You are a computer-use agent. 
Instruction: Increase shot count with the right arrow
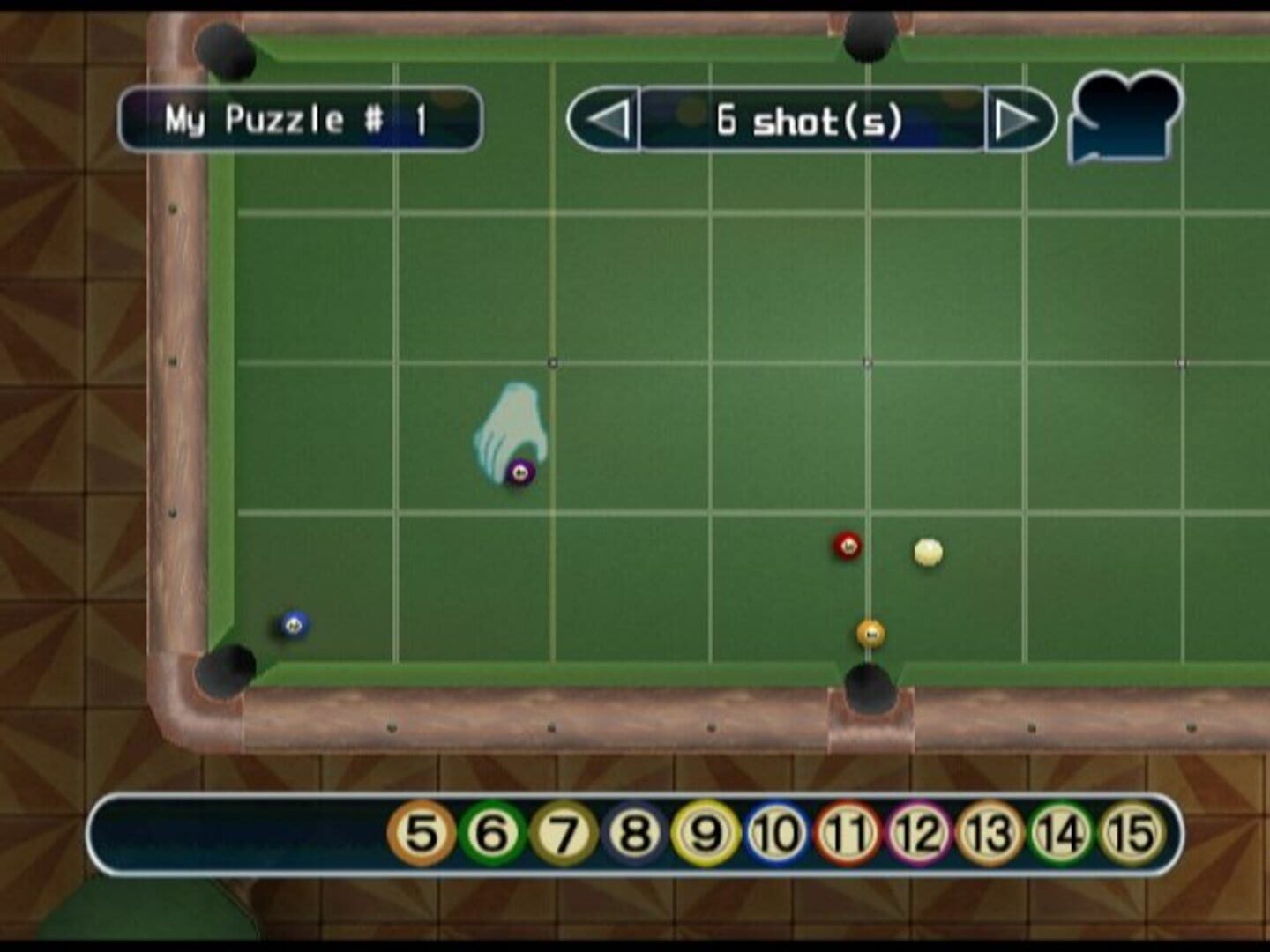pos(1020,118)
